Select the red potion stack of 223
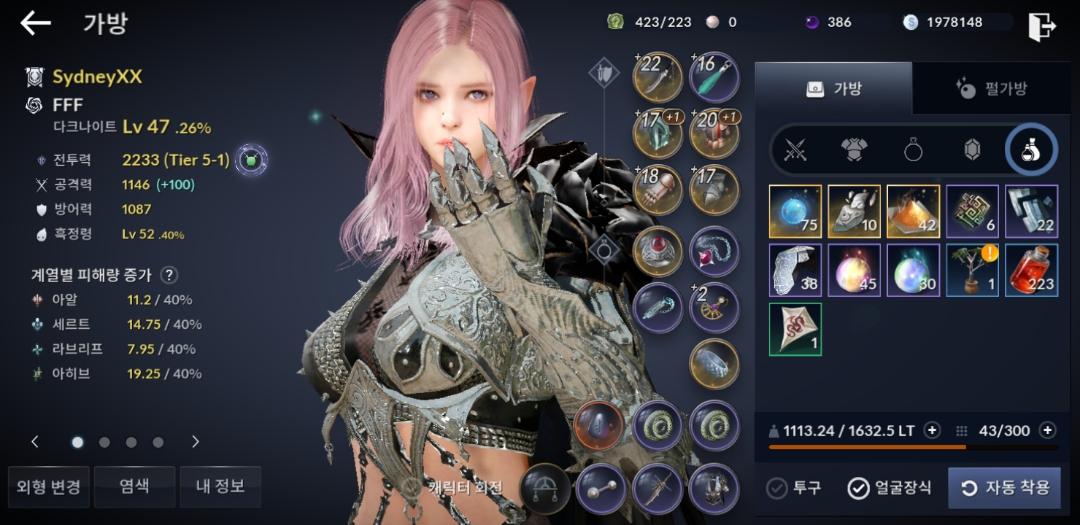This screenshot has width=1080, height=525. click(1032, 270)
